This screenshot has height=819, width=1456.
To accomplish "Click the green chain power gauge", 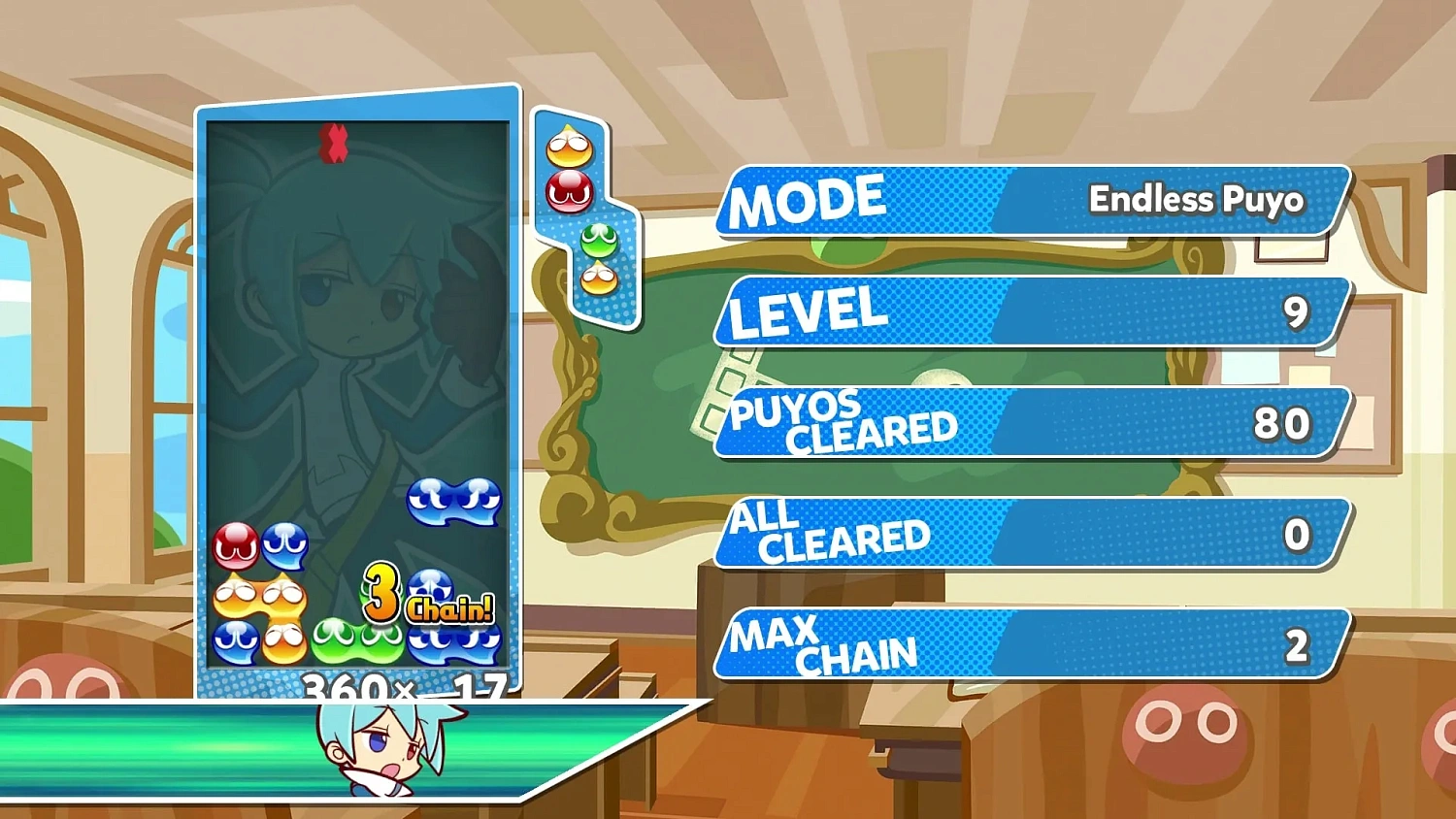I will point(146,747).
